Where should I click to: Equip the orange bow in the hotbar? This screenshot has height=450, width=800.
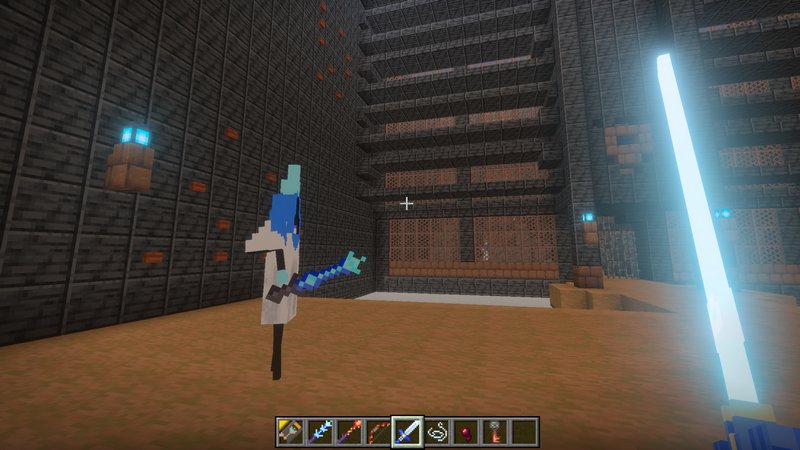coord(378,432)
